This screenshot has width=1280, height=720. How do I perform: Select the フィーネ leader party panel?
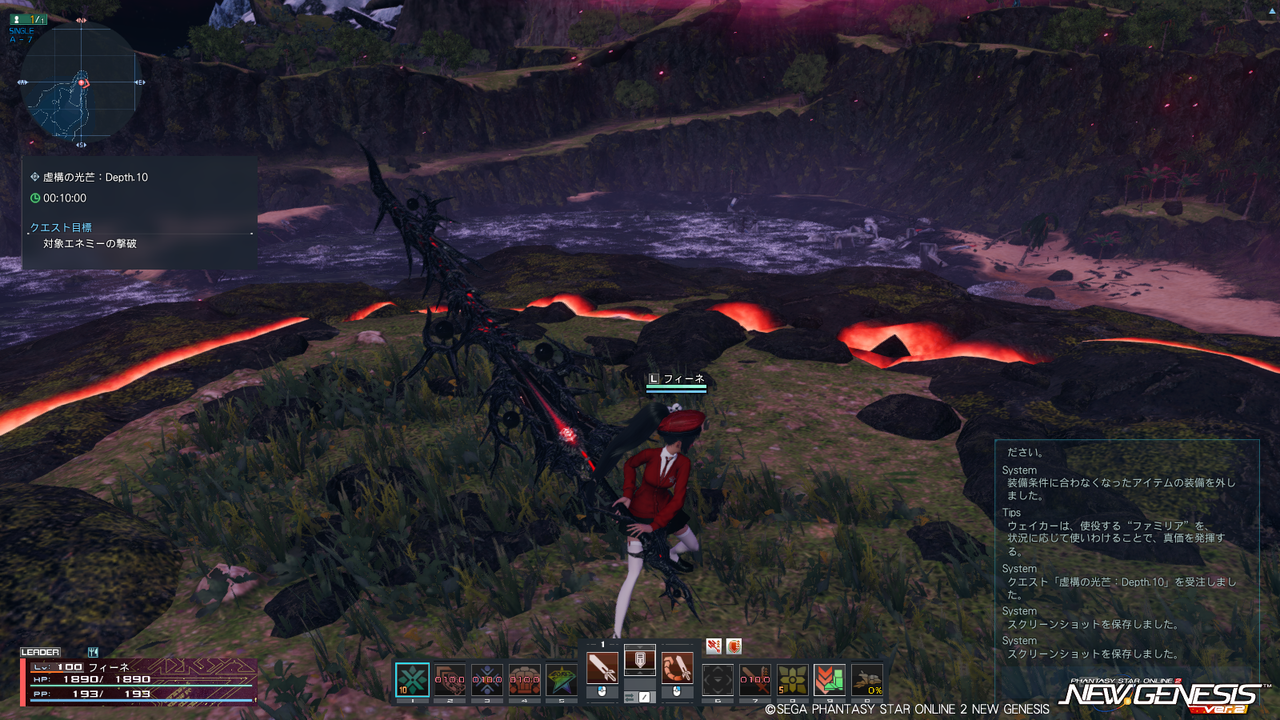coord(138,679)
